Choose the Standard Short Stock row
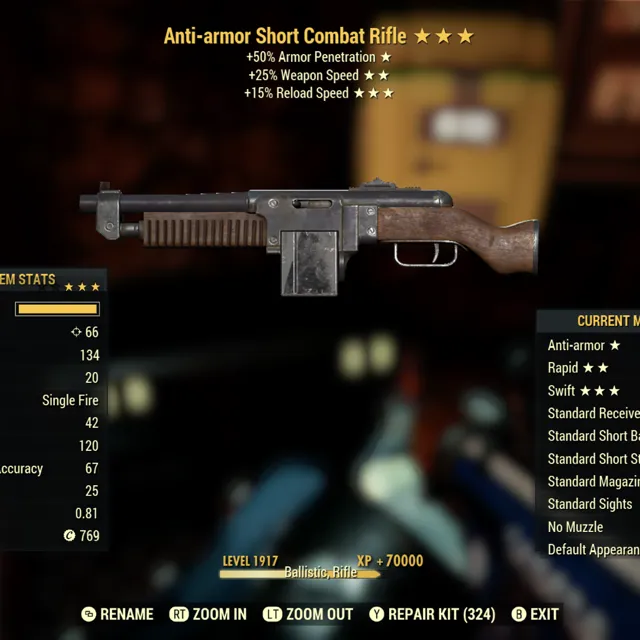 (593, 459)
